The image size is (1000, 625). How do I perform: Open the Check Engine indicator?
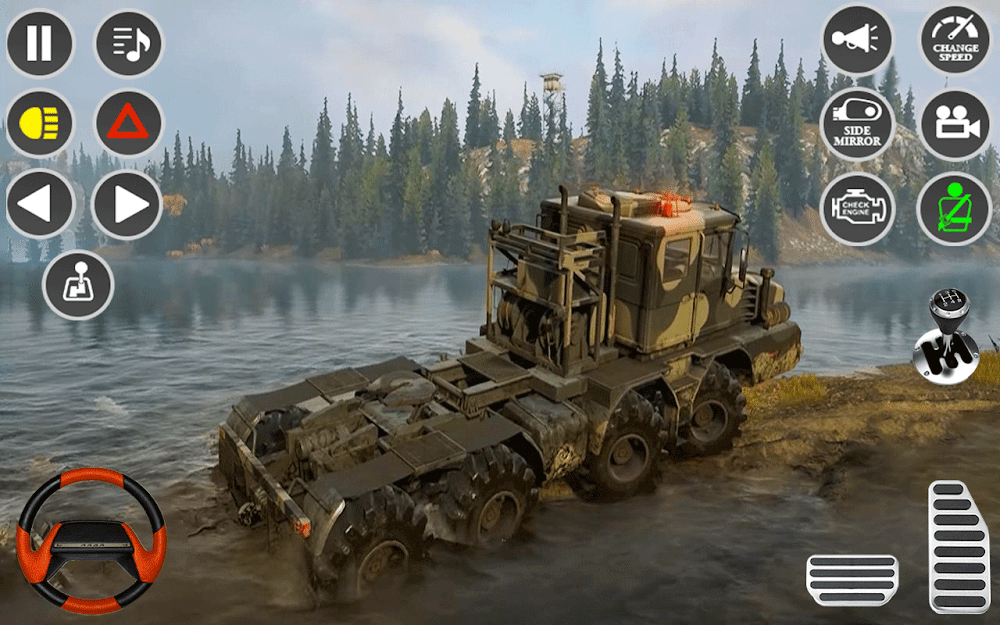(857, 210)
